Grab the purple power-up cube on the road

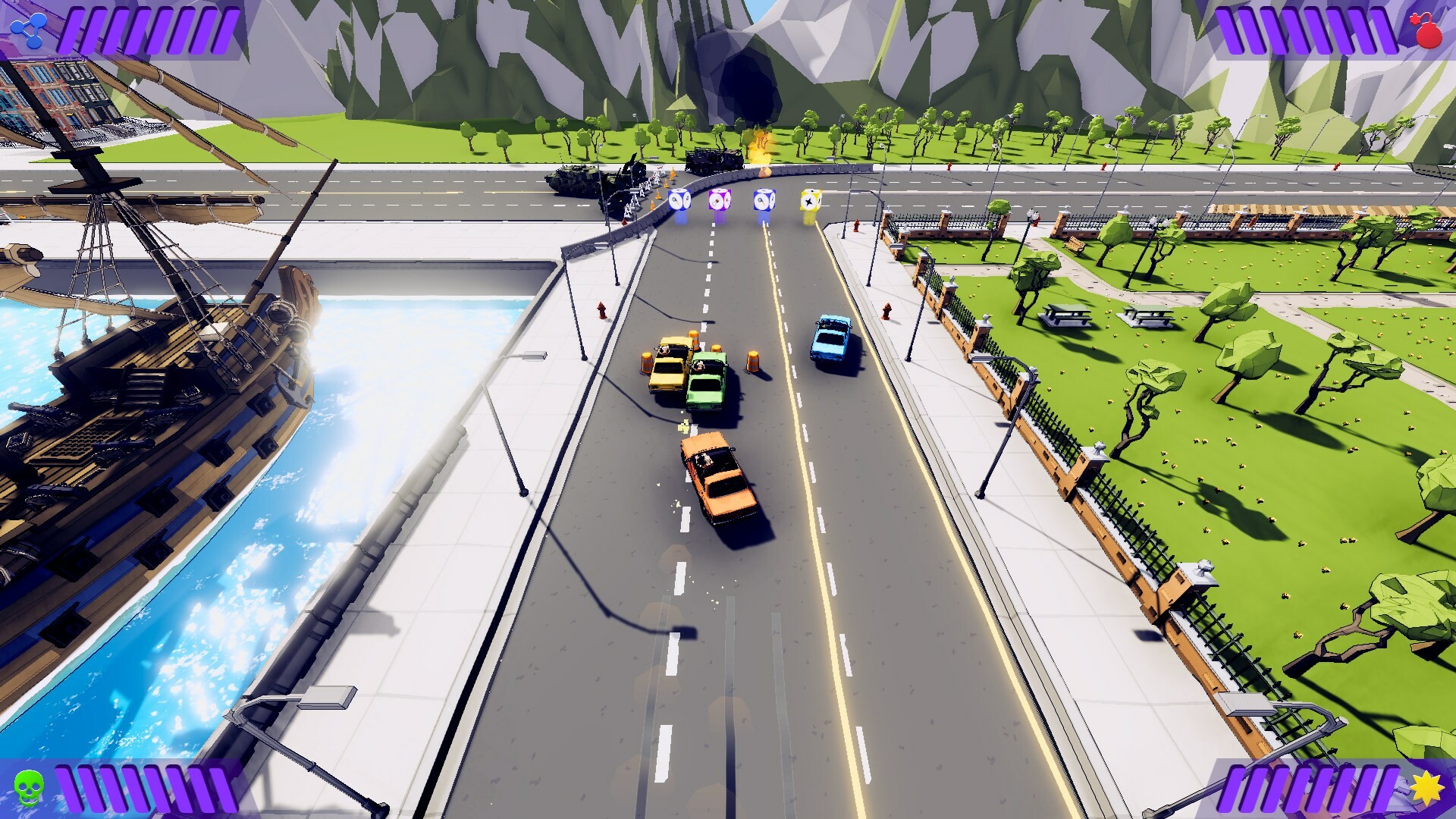721,199
